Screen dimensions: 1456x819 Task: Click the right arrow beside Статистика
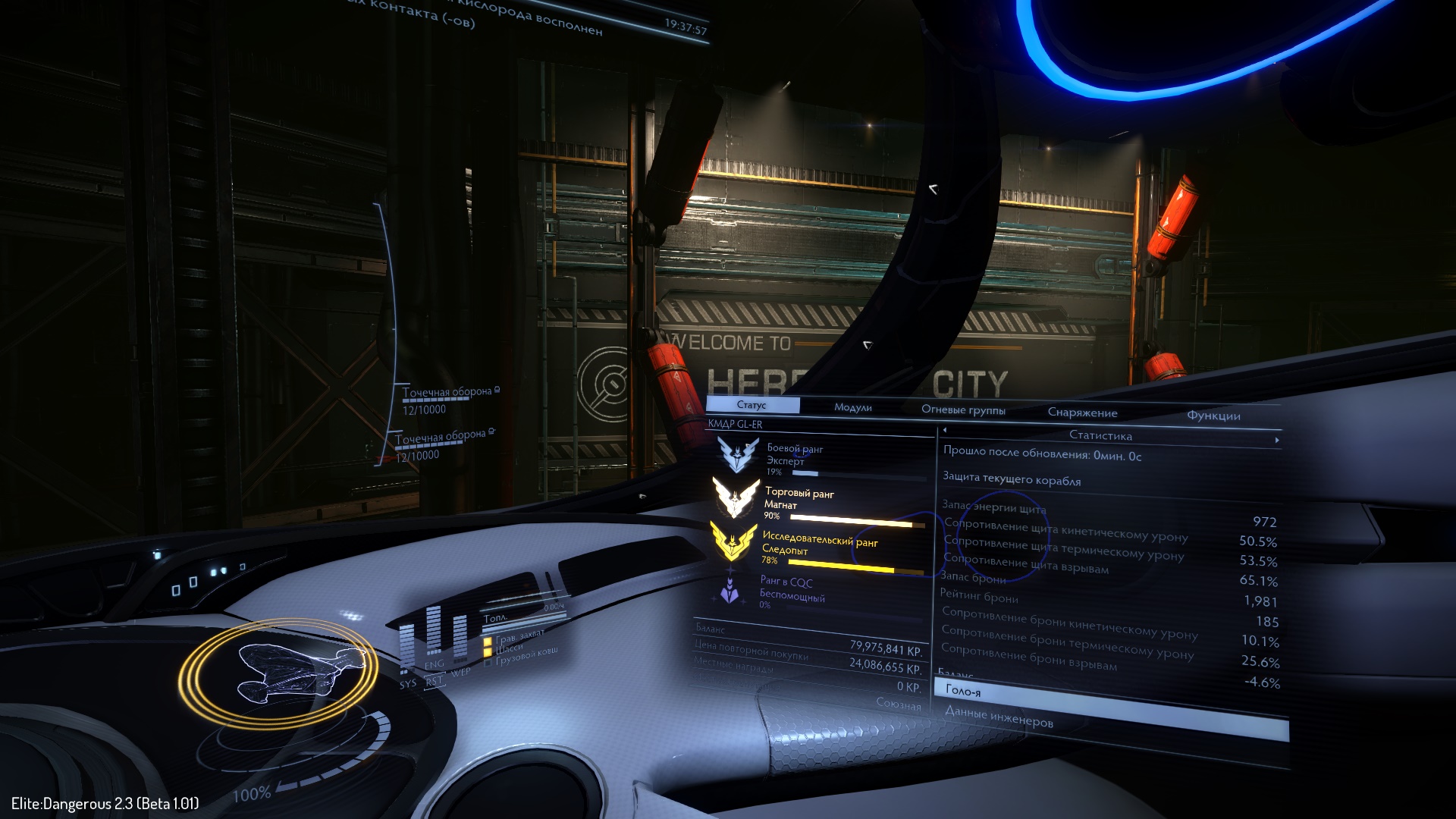pos(1277,440)
